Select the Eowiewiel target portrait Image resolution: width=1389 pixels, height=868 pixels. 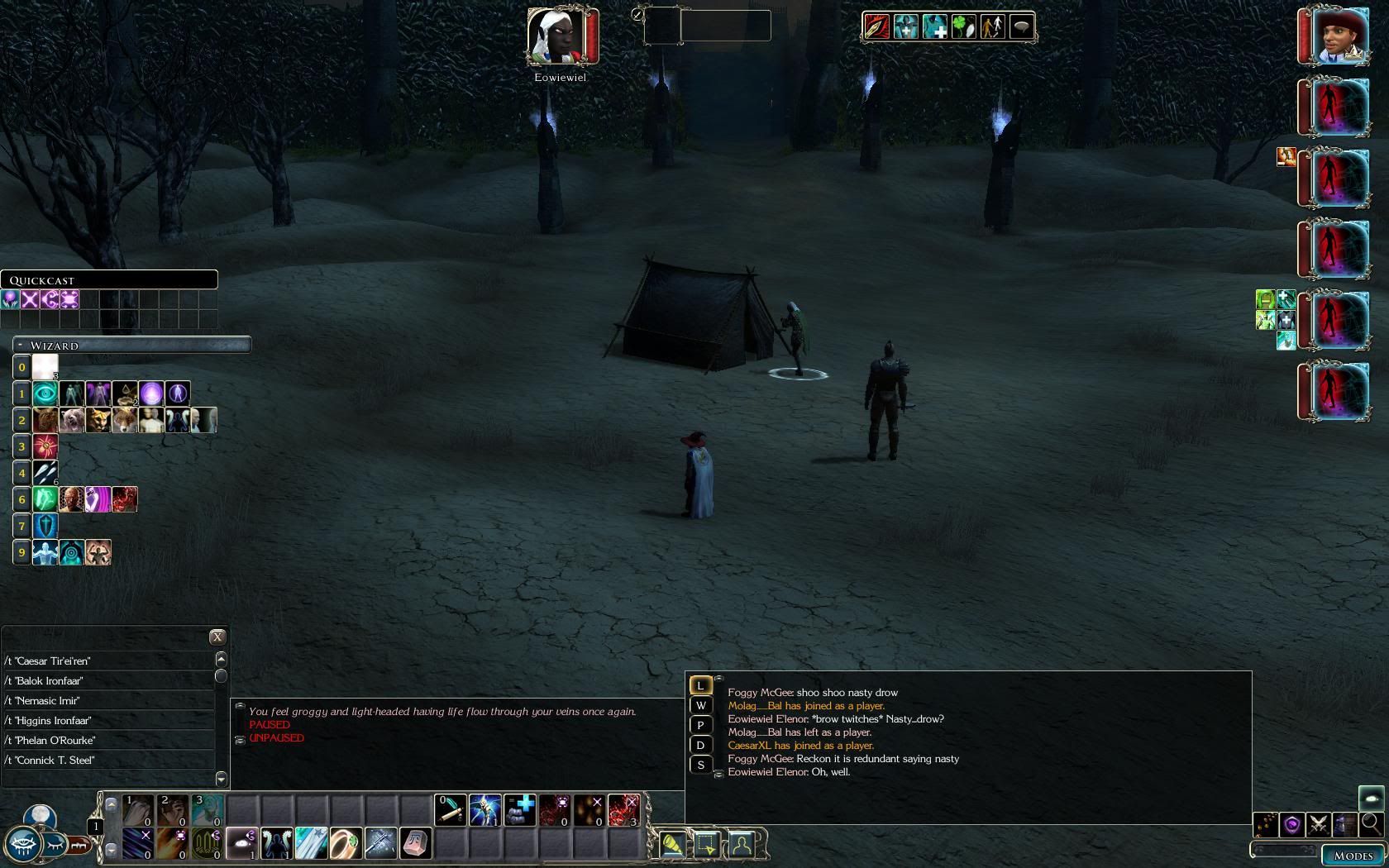click(560, 36)
